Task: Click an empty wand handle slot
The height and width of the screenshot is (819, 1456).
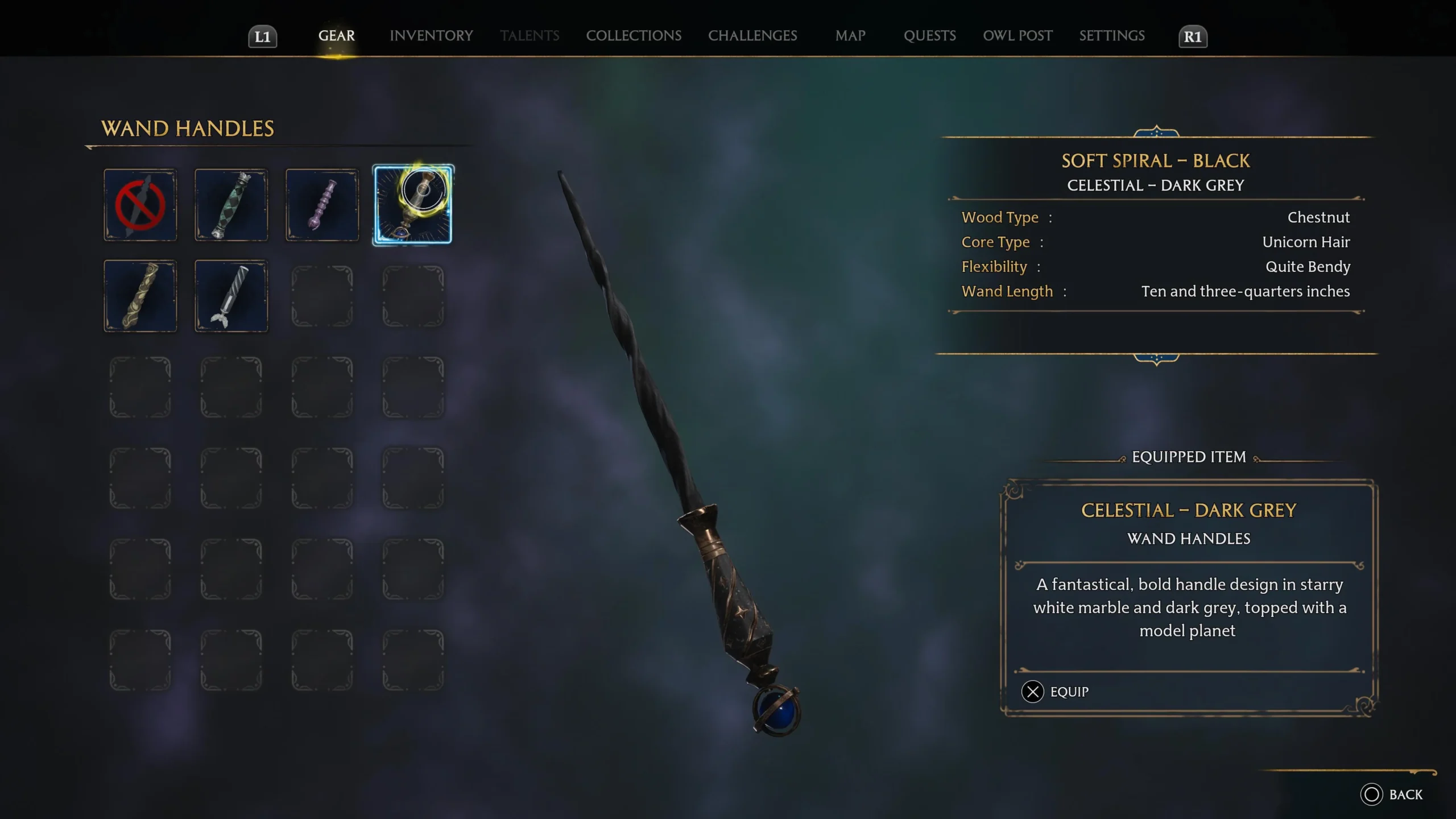Action: tap(321, 295)
